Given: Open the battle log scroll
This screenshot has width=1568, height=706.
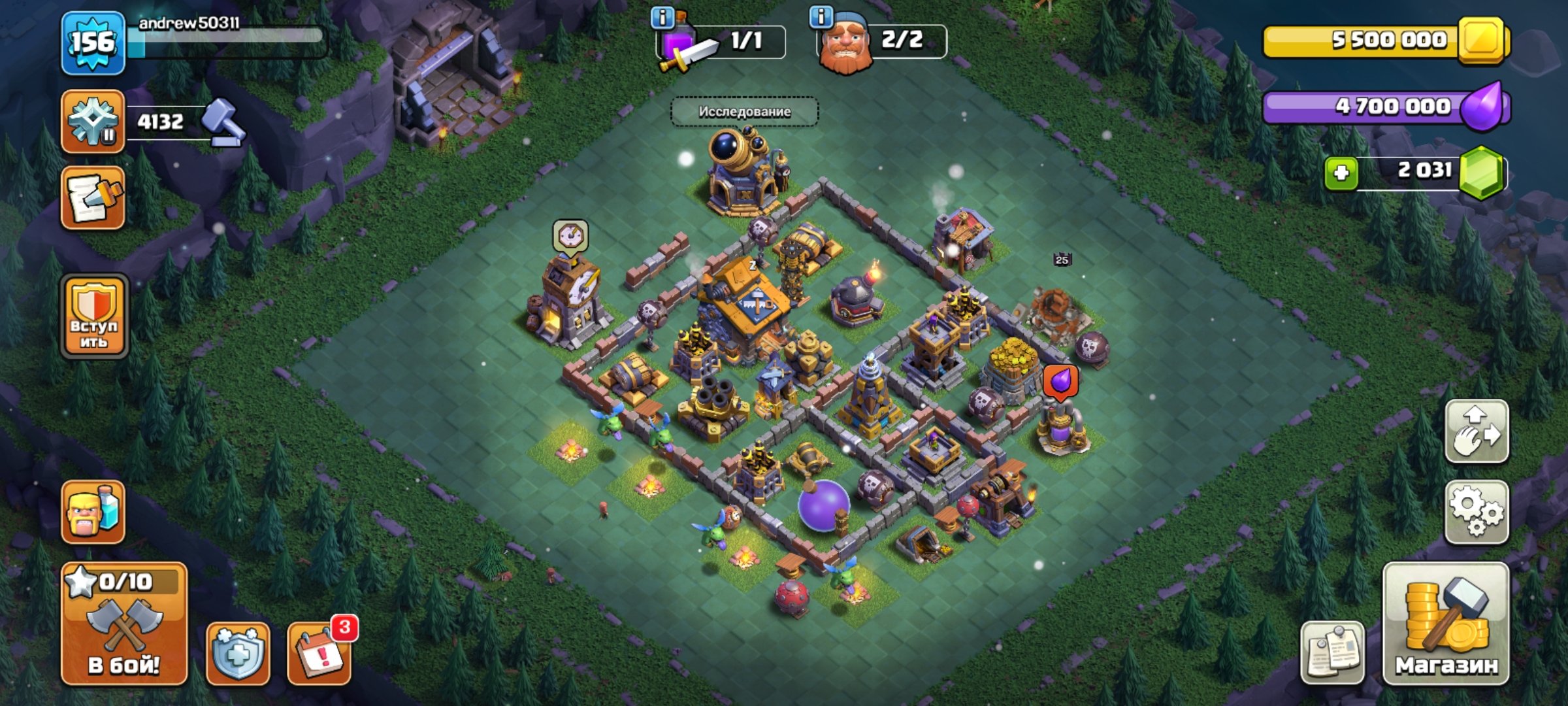Looking at the screenshot, I should pyautogui.click(x=93, y=197).
